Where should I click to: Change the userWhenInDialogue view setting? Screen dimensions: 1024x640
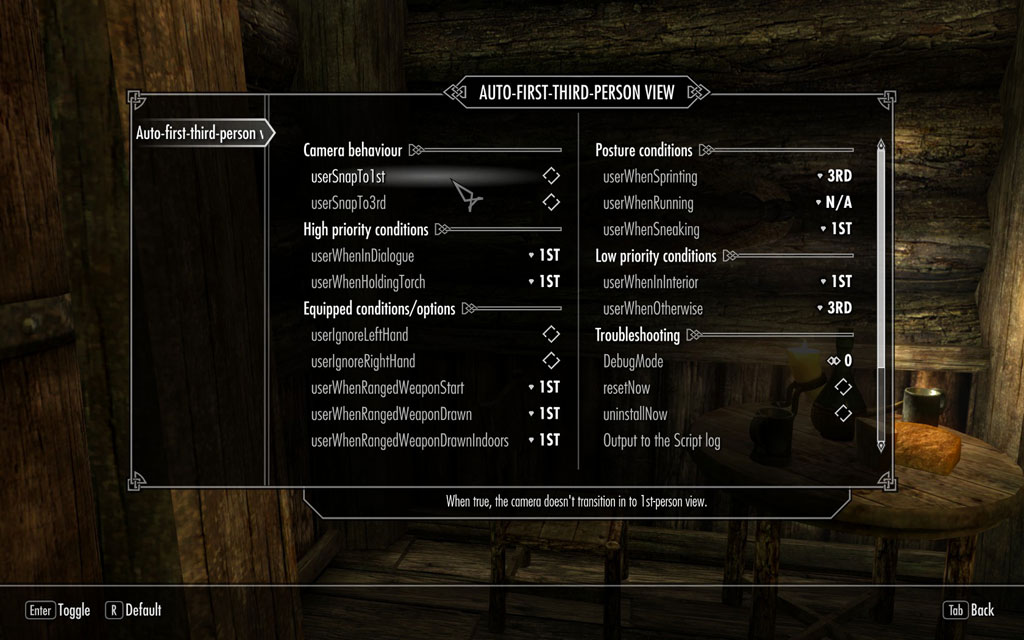tap(545, 256)
